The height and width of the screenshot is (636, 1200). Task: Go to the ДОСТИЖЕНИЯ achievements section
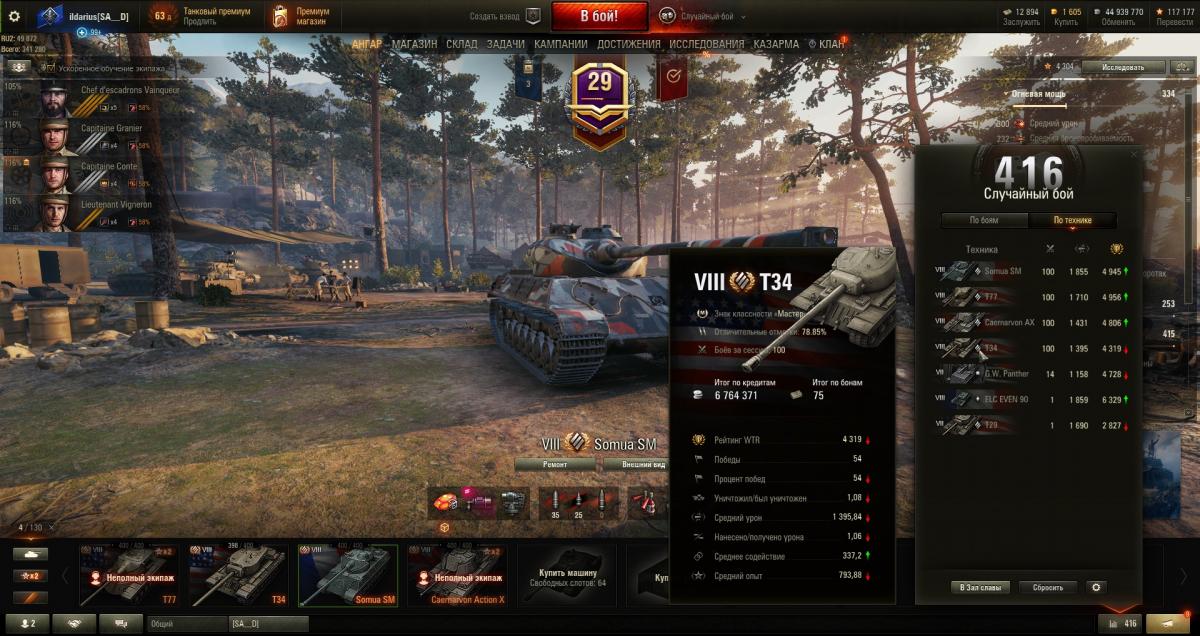coord(628,44)
